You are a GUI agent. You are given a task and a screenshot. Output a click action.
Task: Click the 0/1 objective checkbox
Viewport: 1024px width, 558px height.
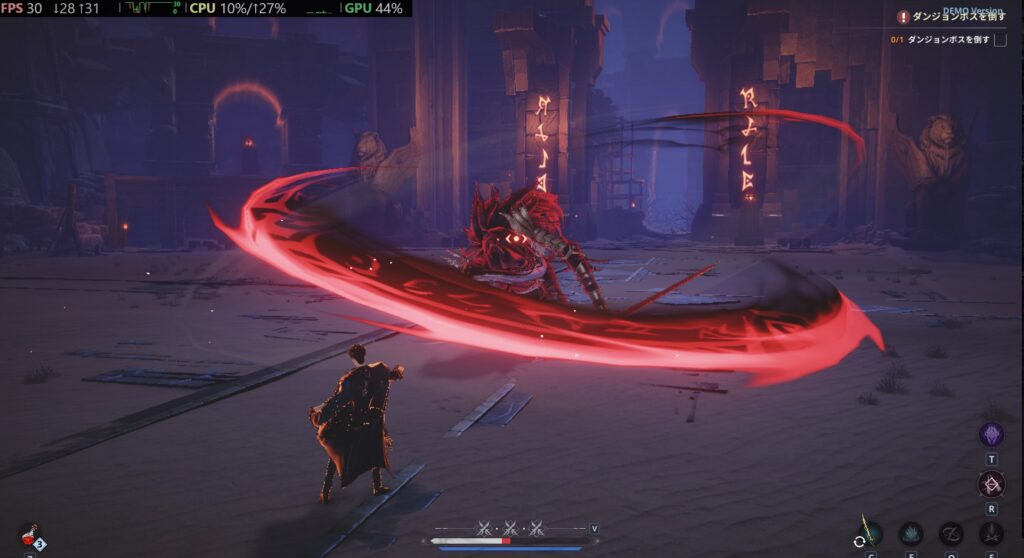[x=999, y=40]
